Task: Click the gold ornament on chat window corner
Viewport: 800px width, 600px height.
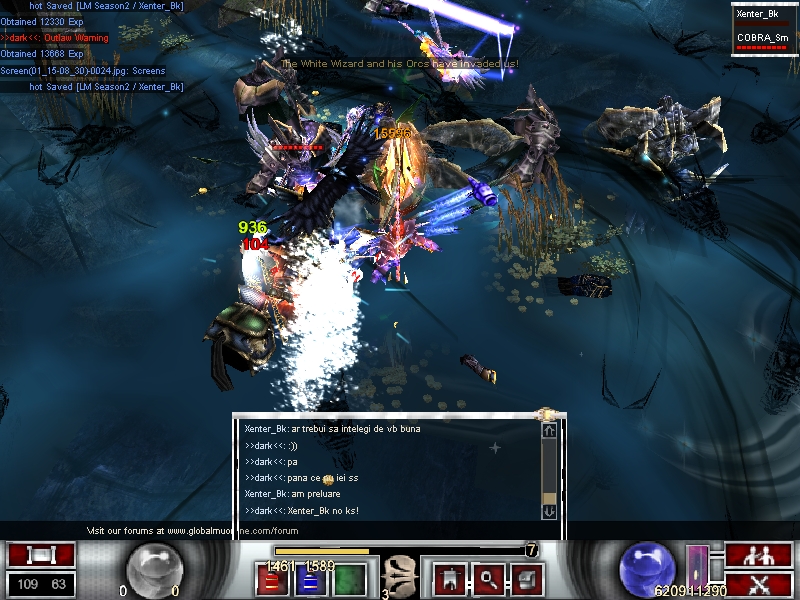Action: (x=548, y=414)
